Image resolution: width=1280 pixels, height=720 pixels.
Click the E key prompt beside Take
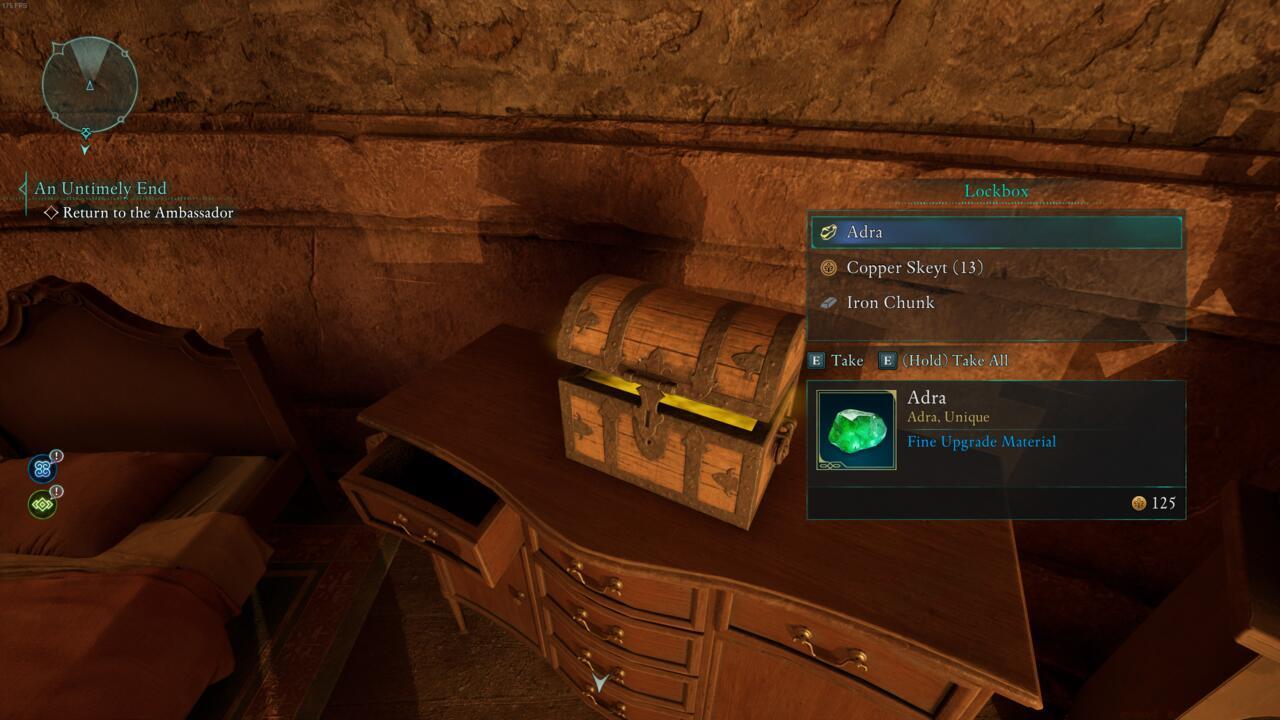click(x=816, y=360)
